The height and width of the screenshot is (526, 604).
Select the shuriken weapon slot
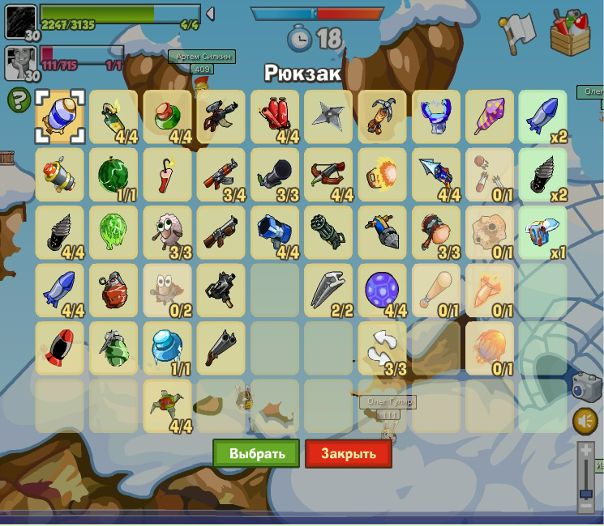tap(329, 116)
